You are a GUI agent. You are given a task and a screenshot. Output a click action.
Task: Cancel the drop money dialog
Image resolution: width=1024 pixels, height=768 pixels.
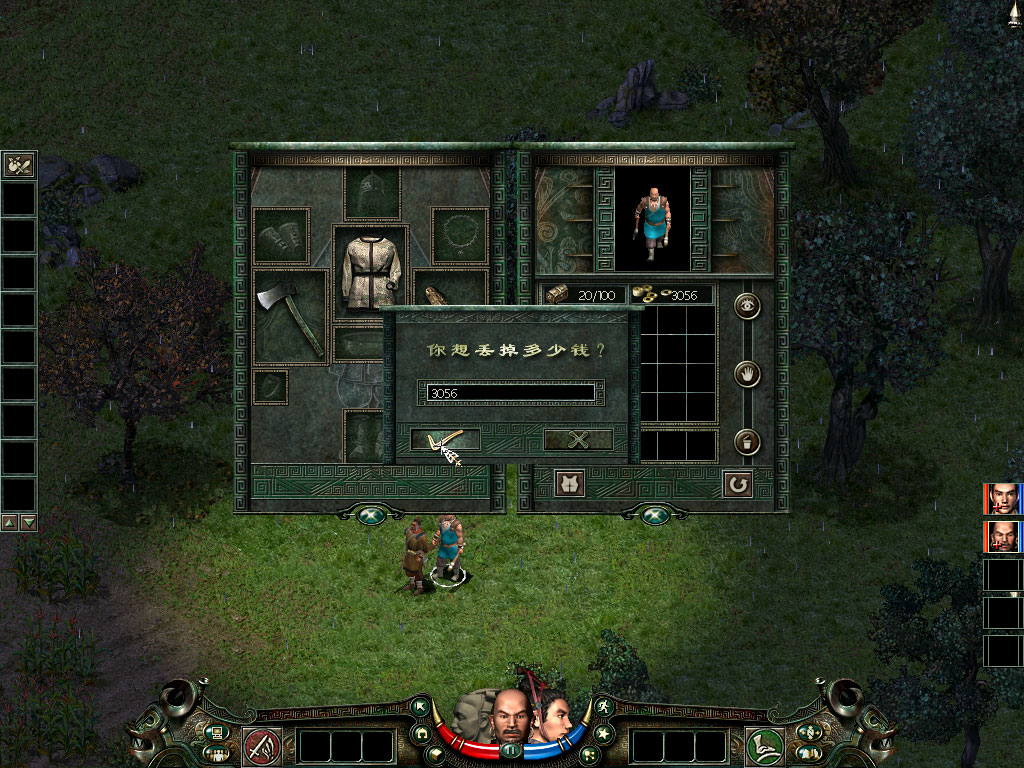pyautogui.click(x=577, y=439)
